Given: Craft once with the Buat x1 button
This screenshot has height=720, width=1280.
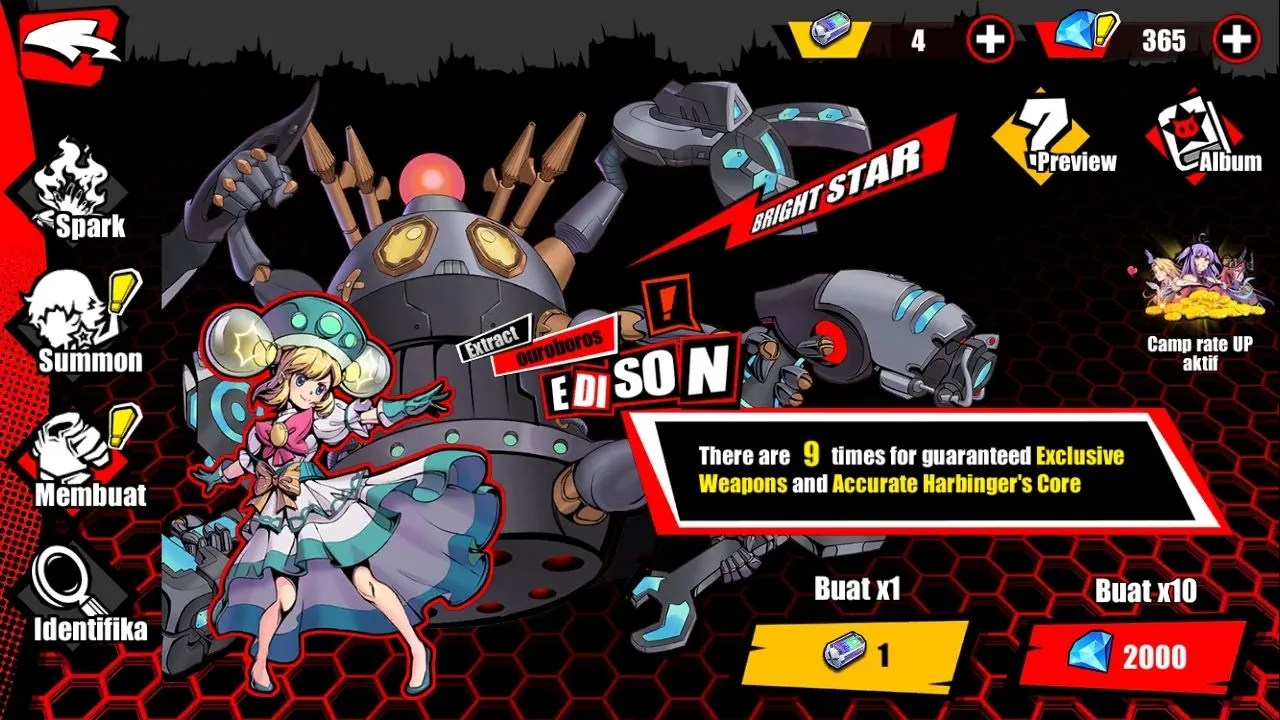Looking at the screenshot, I should [856, 655].
